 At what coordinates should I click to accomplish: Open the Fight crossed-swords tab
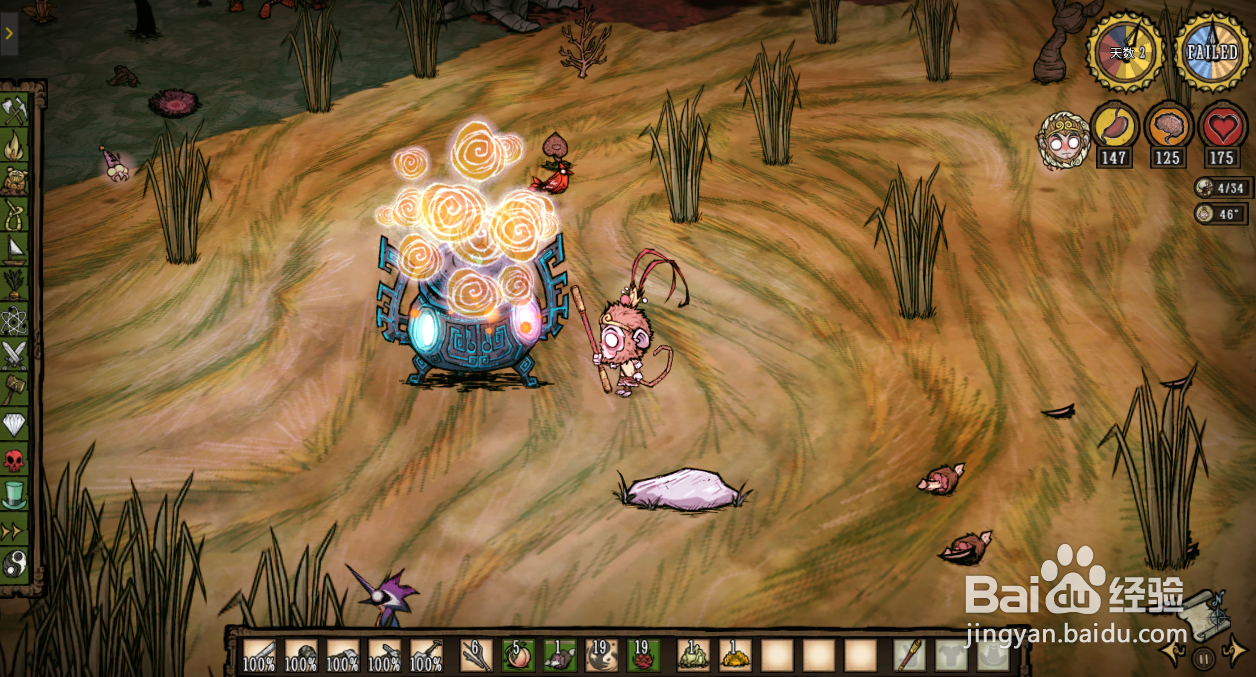pyautogui.click(x=15, y=353)
